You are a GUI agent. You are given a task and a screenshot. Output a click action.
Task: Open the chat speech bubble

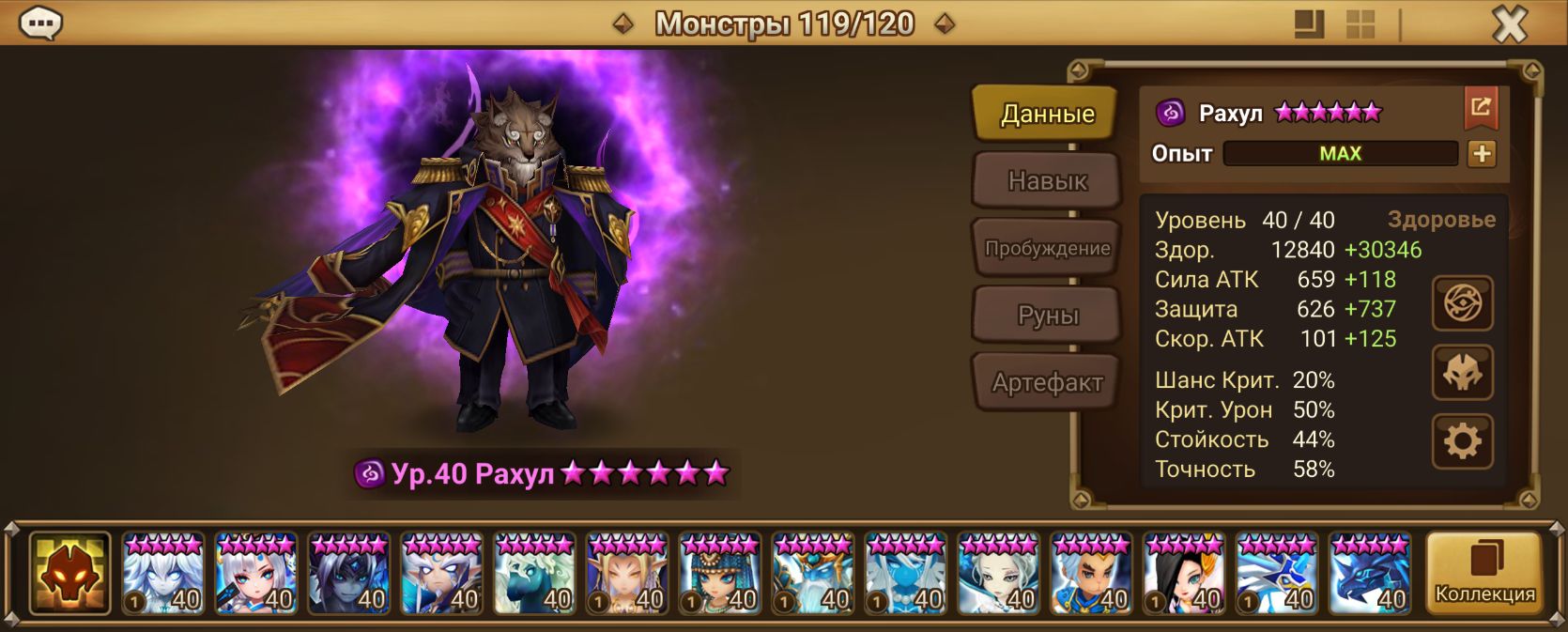(x=40, y=23)
